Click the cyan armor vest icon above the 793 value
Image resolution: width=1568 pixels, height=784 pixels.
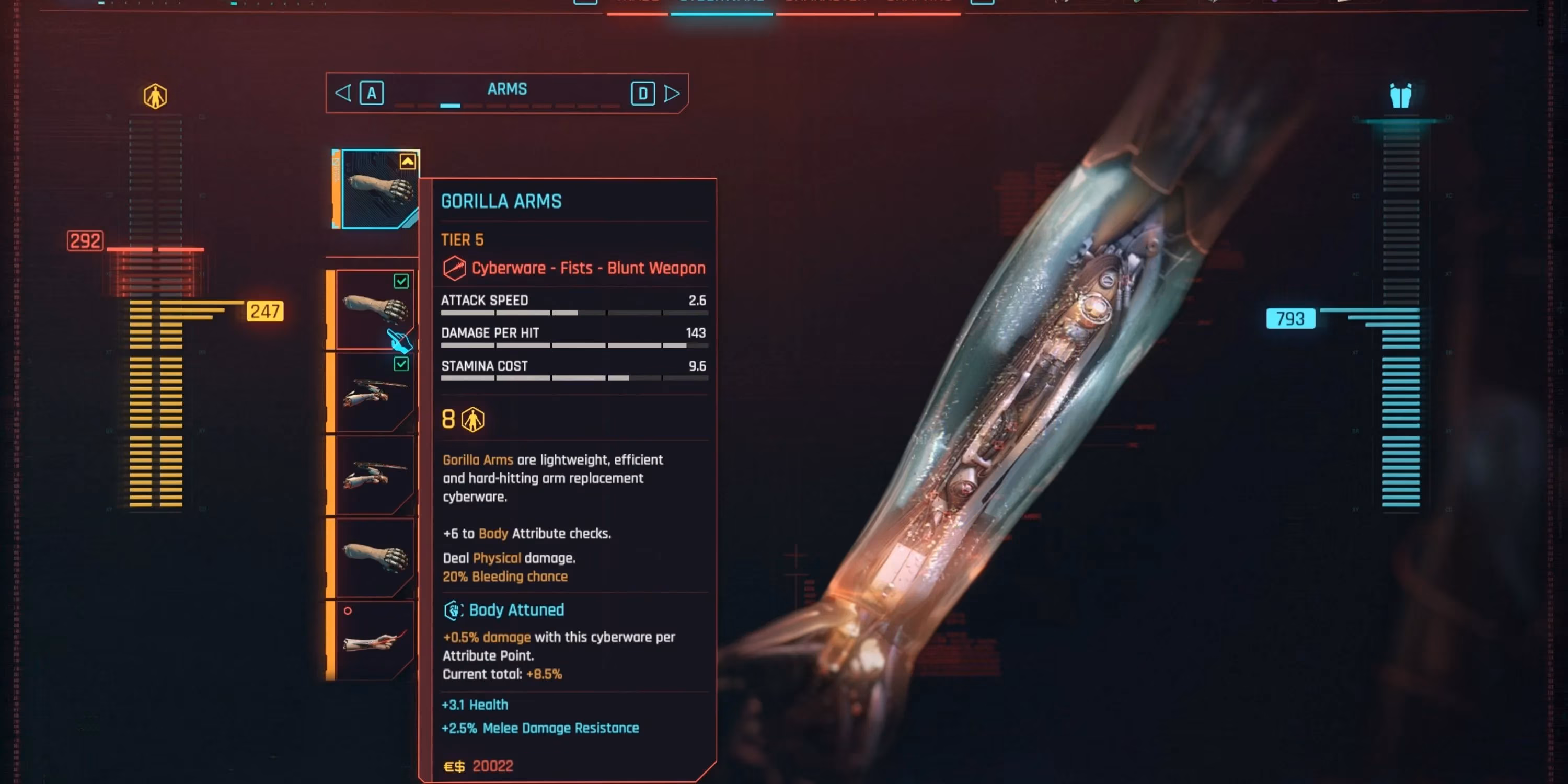(x=1402, y=95)
